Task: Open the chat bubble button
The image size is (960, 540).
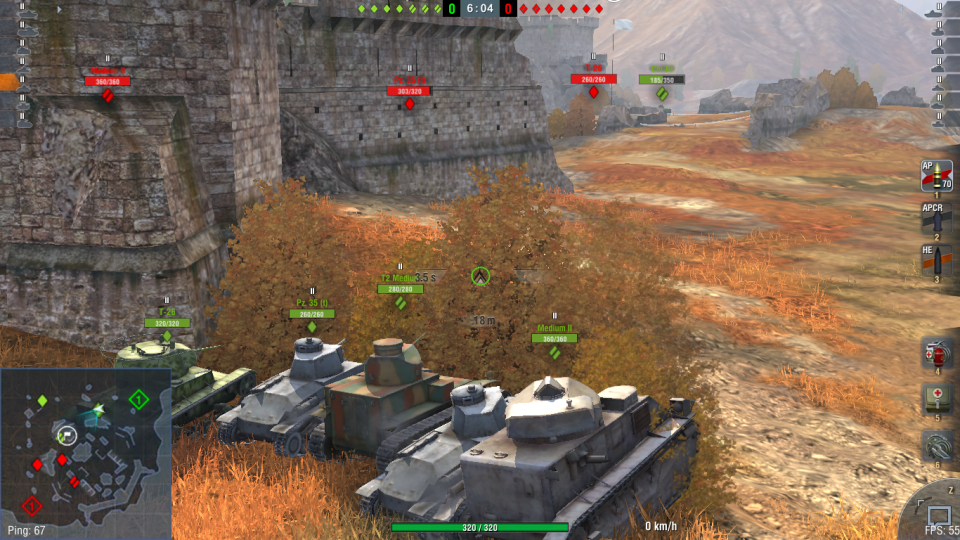Action: [x=939, y=516]
